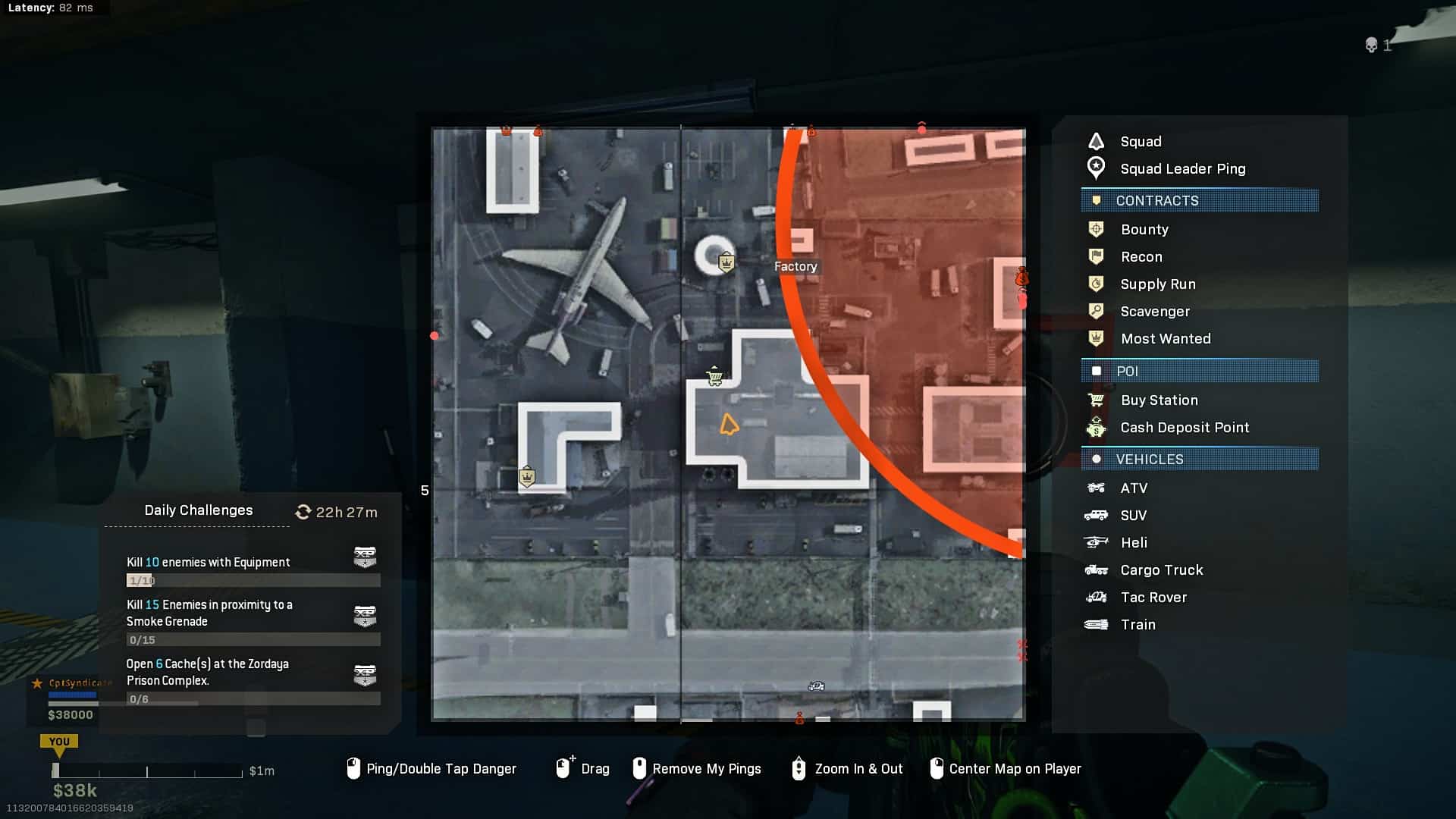
Task: Pick the Most Wanted legend entry
Action: [x=1165, y=339]
